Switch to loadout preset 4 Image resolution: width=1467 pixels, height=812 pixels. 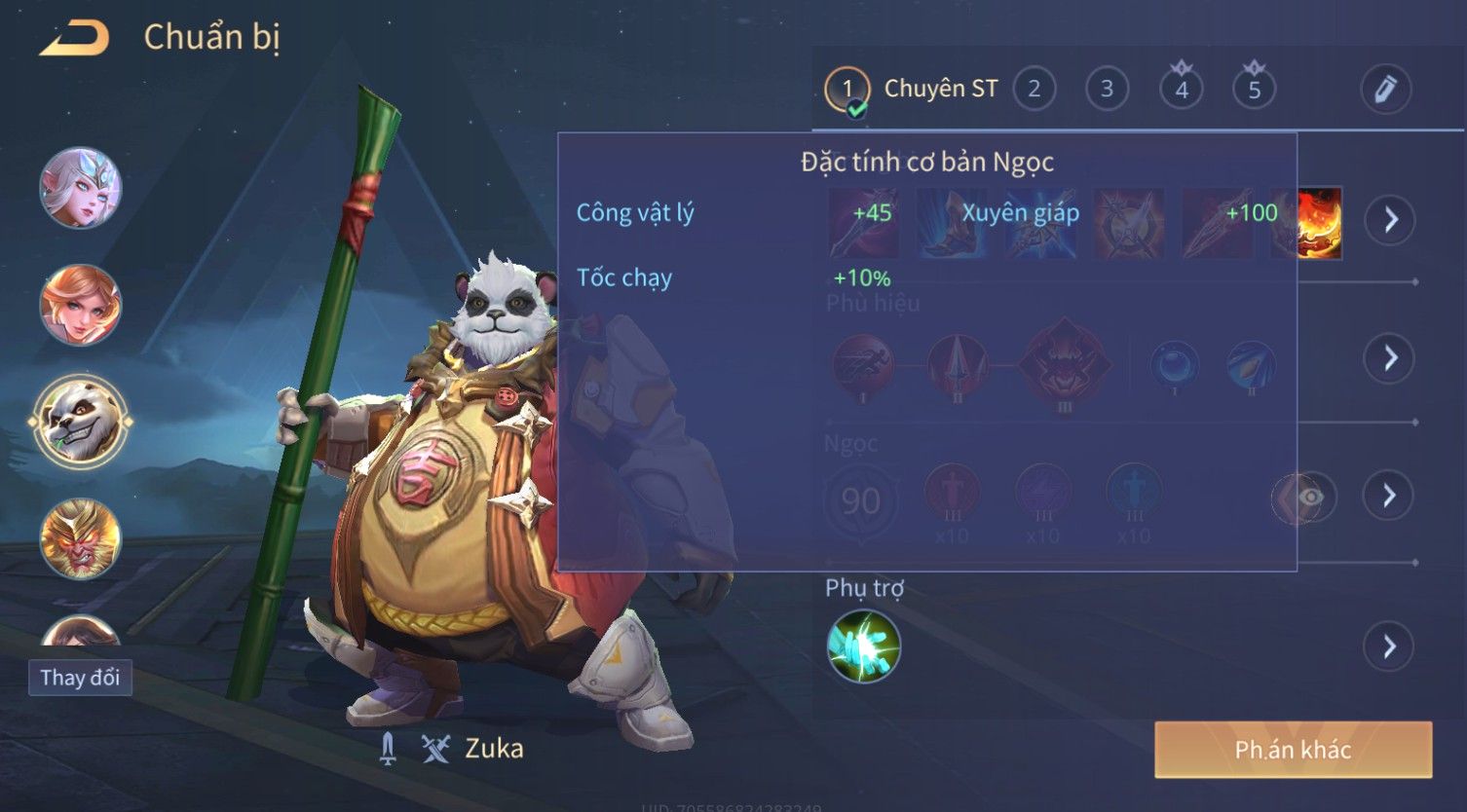click(x=1182, y=90)
